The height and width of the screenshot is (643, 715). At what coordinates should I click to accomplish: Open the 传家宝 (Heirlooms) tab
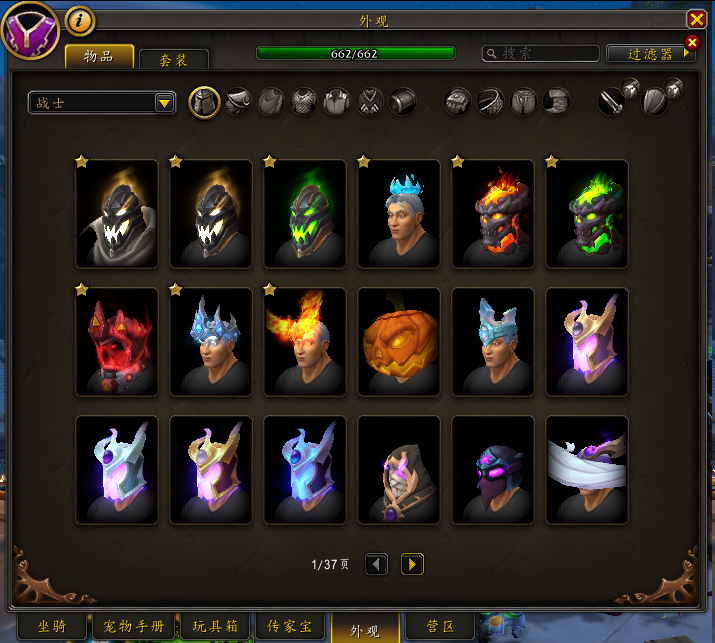click(x=291, y=627)
